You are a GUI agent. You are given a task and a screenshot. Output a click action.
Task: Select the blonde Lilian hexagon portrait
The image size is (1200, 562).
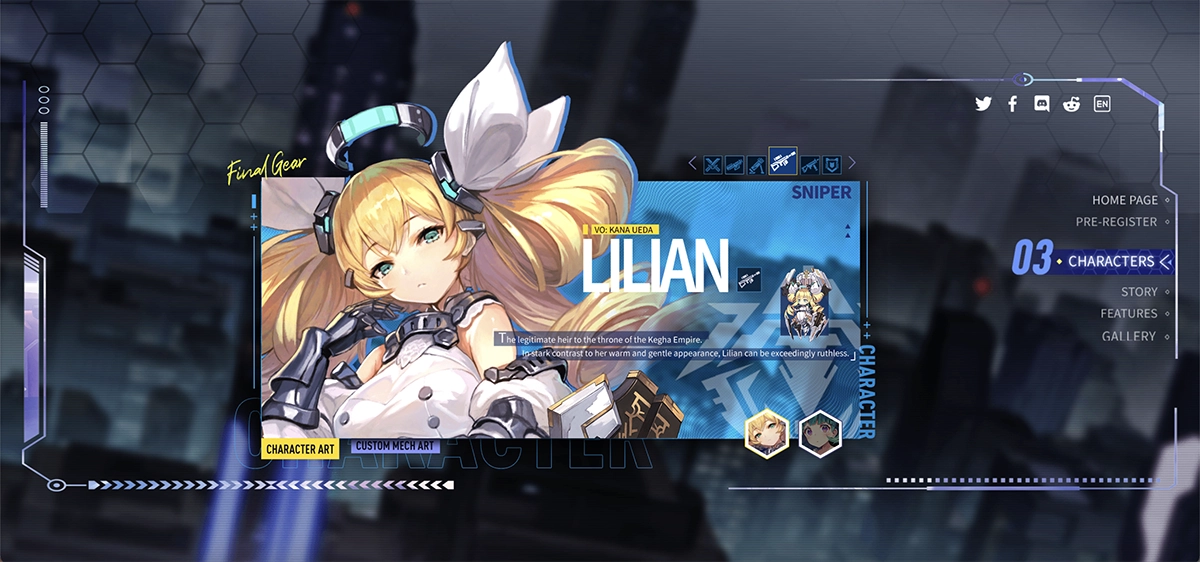[767, 433]
